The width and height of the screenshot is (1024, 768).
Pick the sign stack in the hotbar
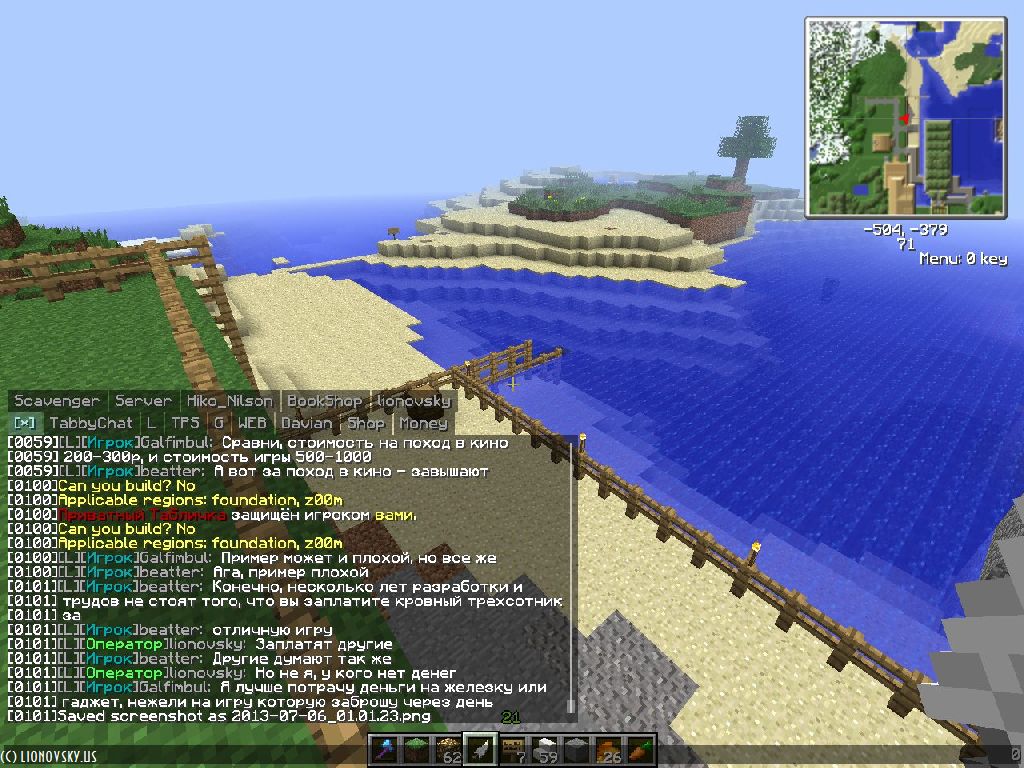click(512, 749)
